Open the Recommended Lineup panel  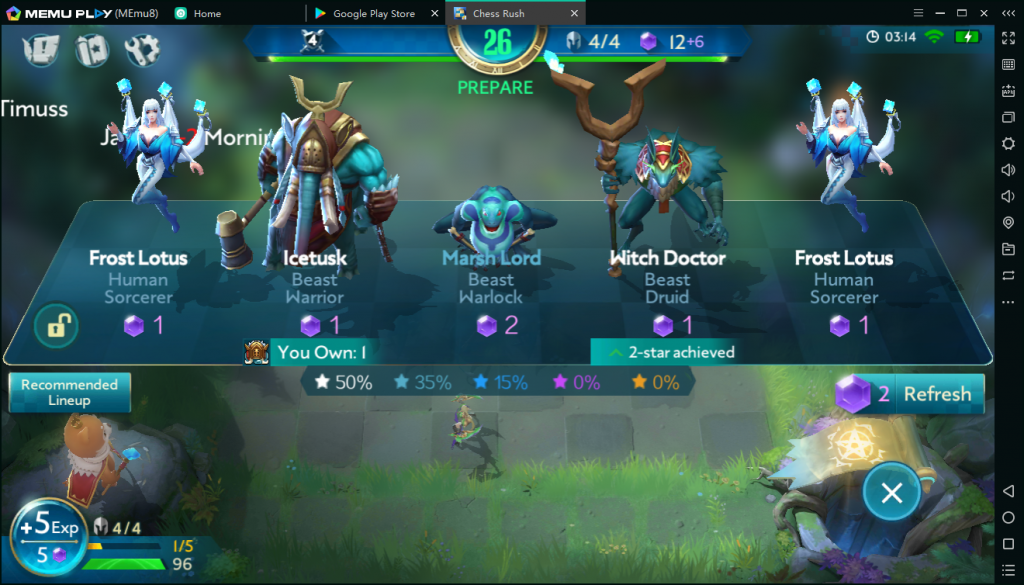(69, 392)
